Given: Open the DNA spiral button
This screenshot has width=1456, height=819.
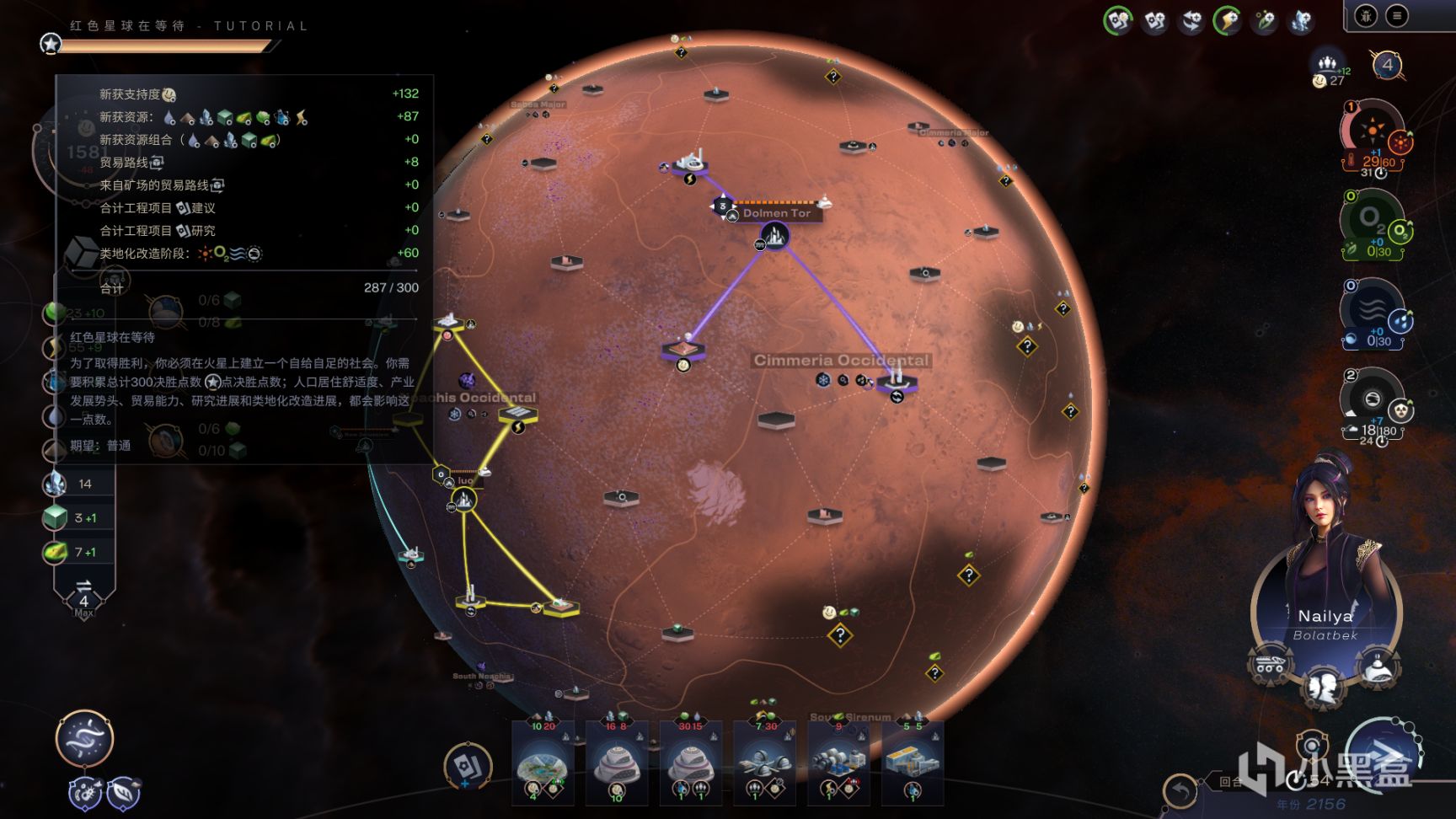Looking at the screenshot, I should point(84,739).
